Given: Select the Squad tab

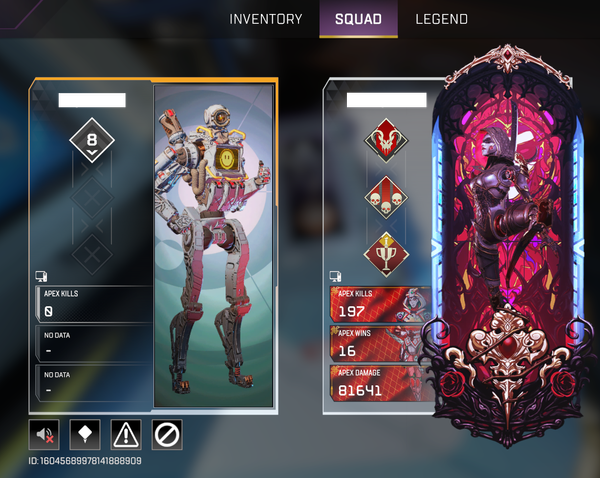Looking at the screenshot, I should (358, 19).
